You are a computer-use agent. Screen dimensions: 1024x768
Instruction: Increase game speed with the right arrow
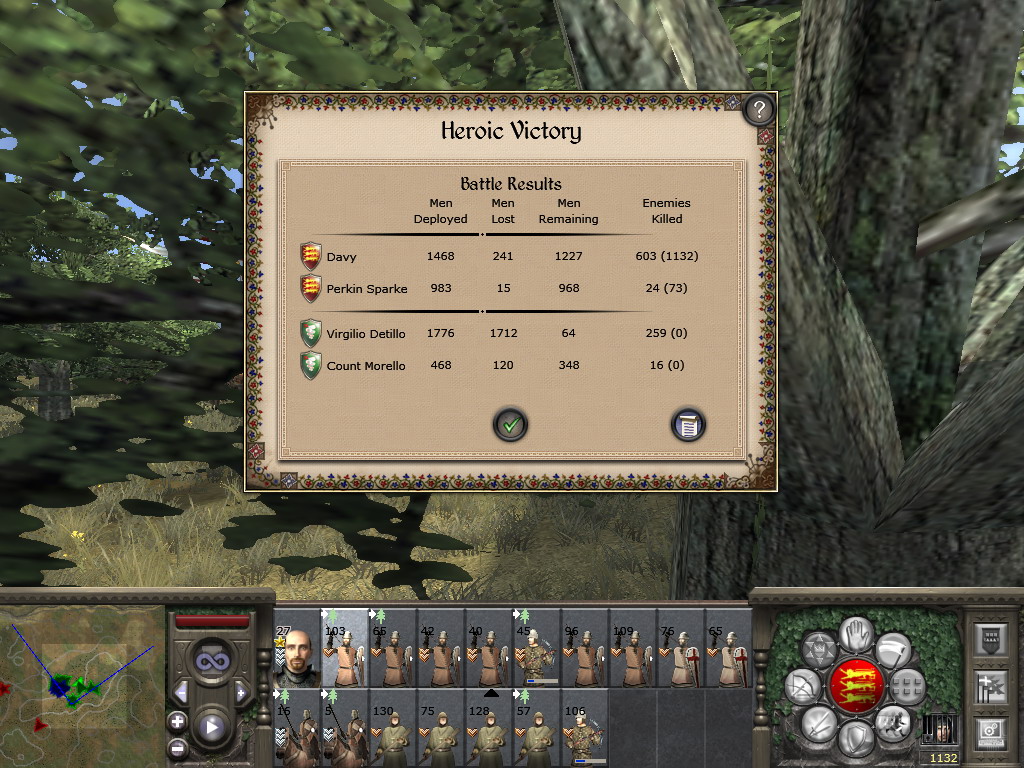tap(241, 692)
